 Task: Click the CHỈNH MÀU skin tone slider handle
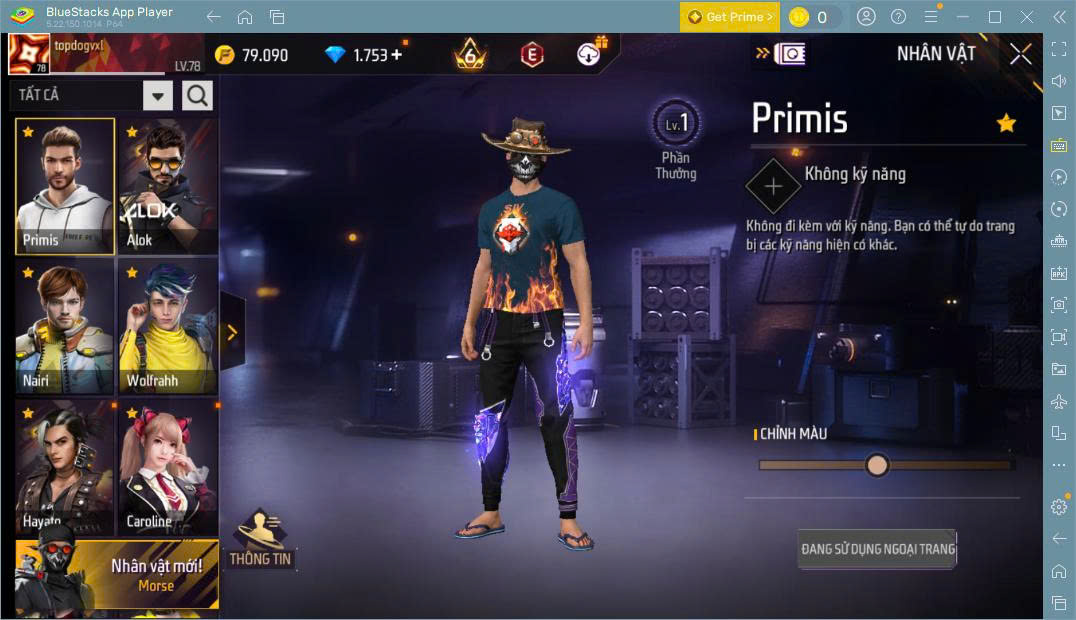877,465
